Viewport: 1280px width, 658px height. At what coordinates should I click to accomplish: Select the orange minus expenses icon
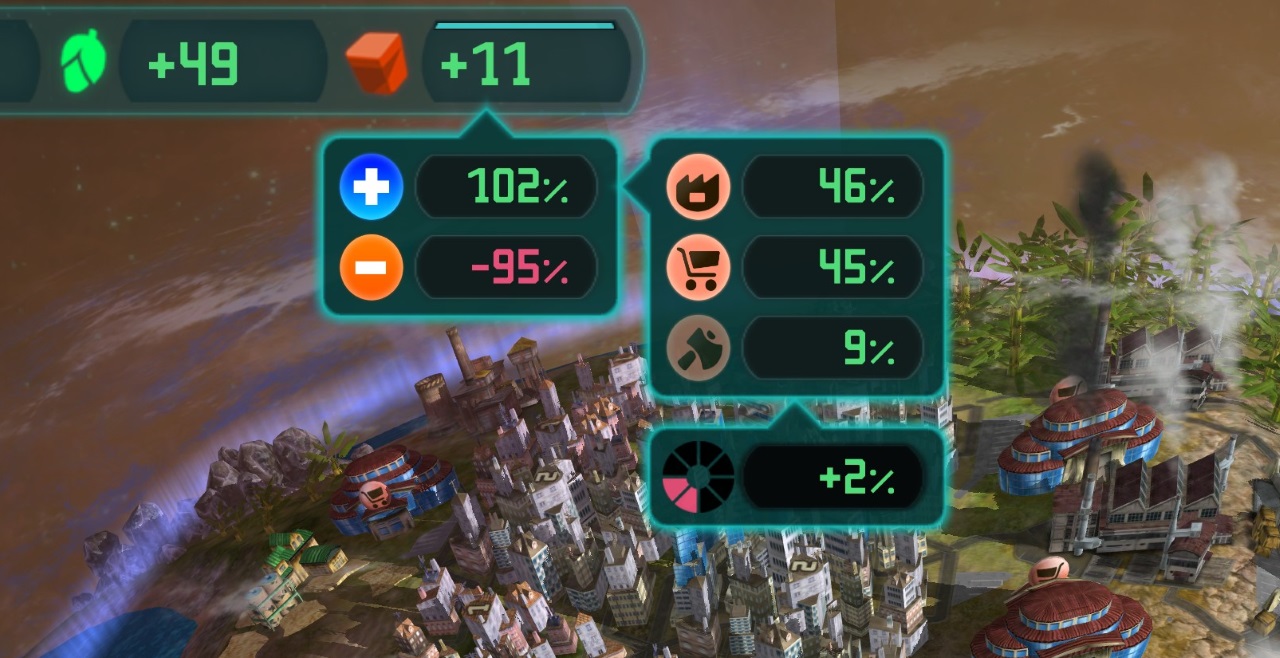[x=371, y=268]
